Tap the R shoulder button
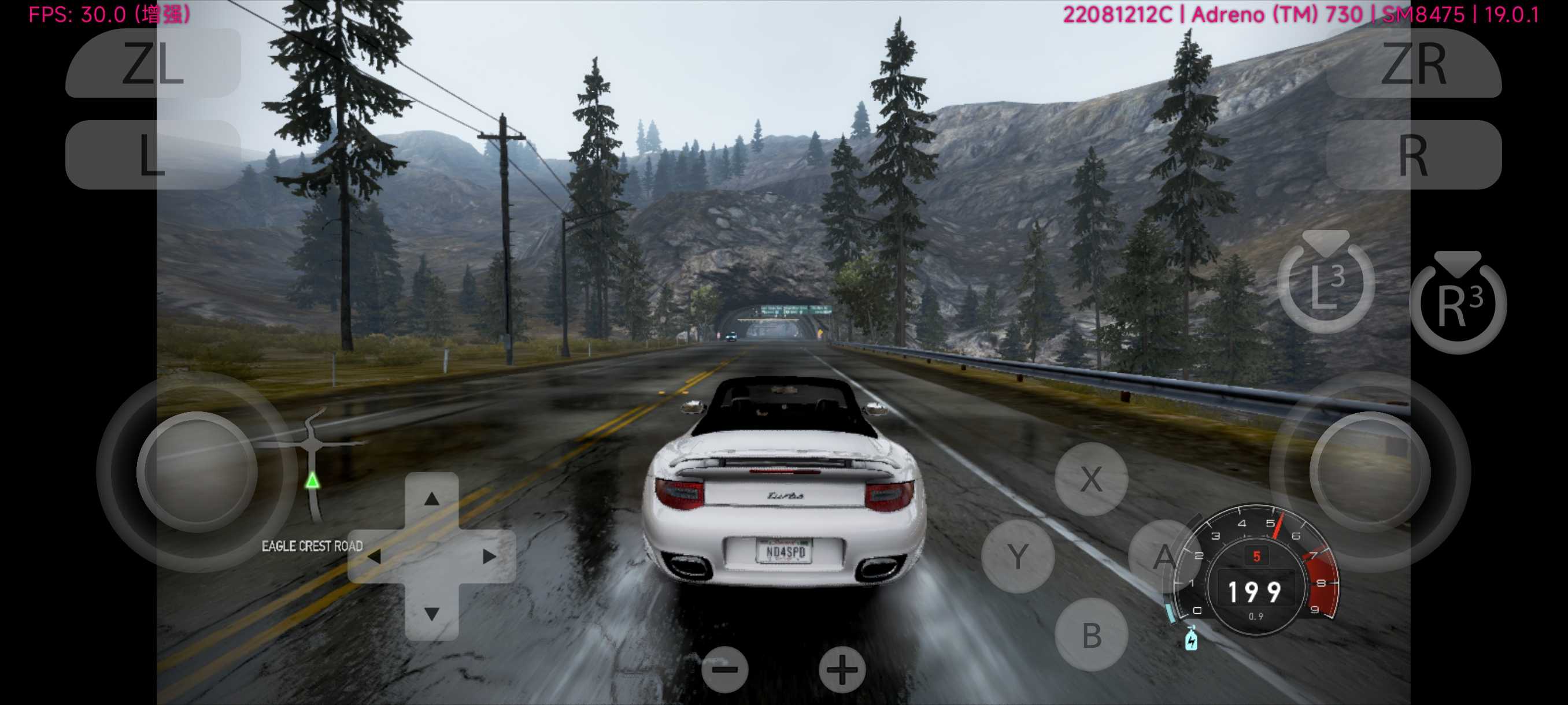 click(x=1414, y=154)
